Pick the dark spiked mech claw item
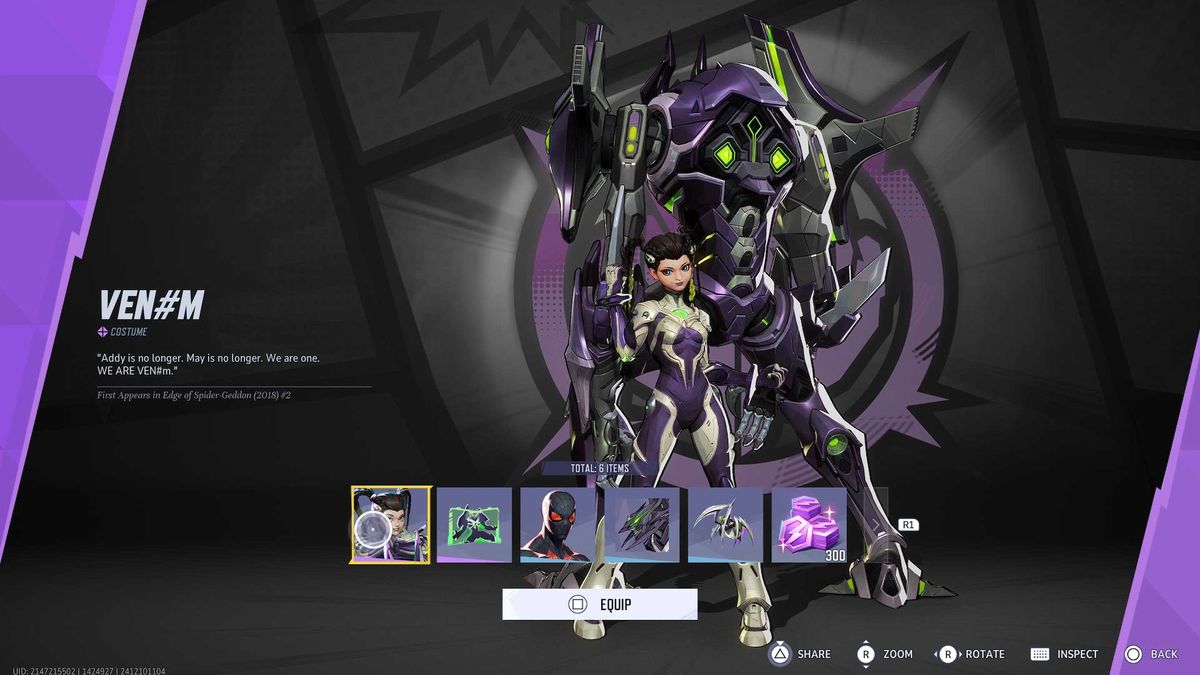 pos(642,525)
